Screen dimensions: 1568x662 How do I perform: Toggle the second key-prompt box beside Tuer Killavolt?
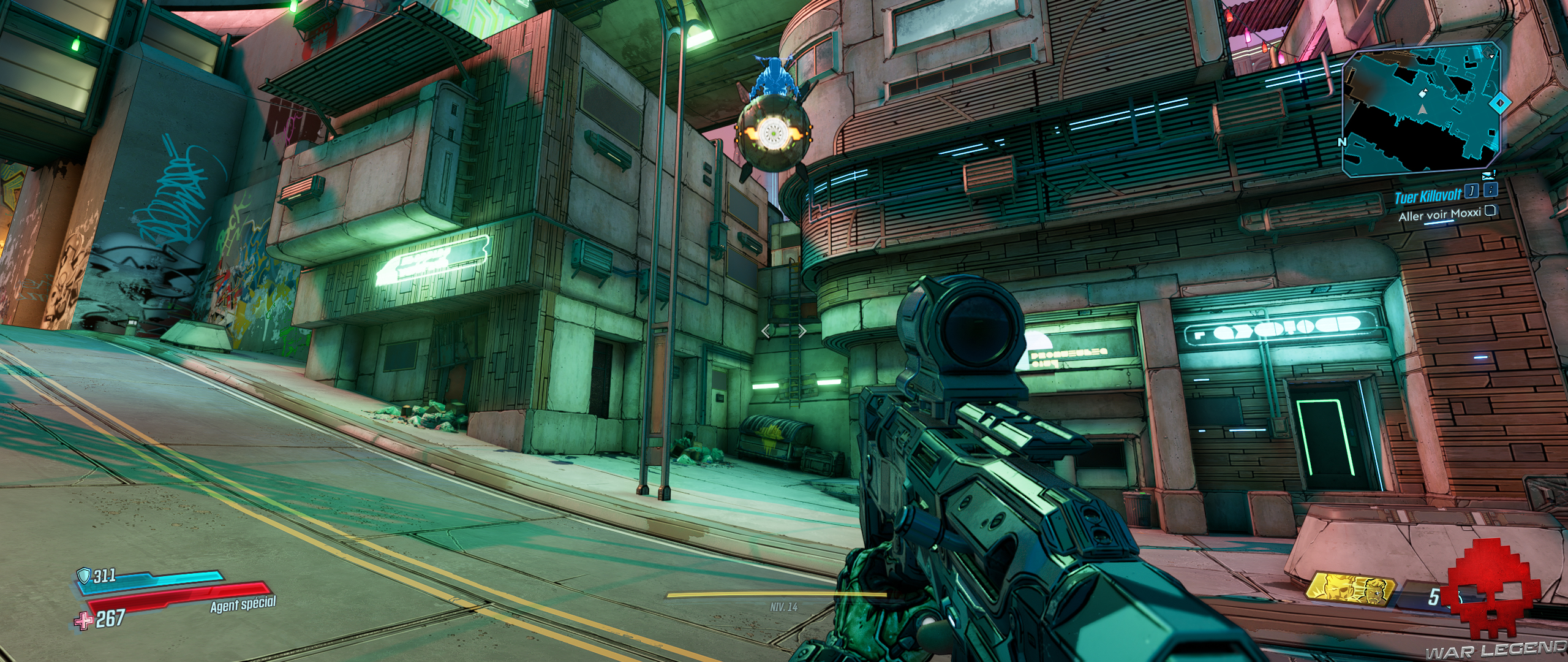(1491, 191)
